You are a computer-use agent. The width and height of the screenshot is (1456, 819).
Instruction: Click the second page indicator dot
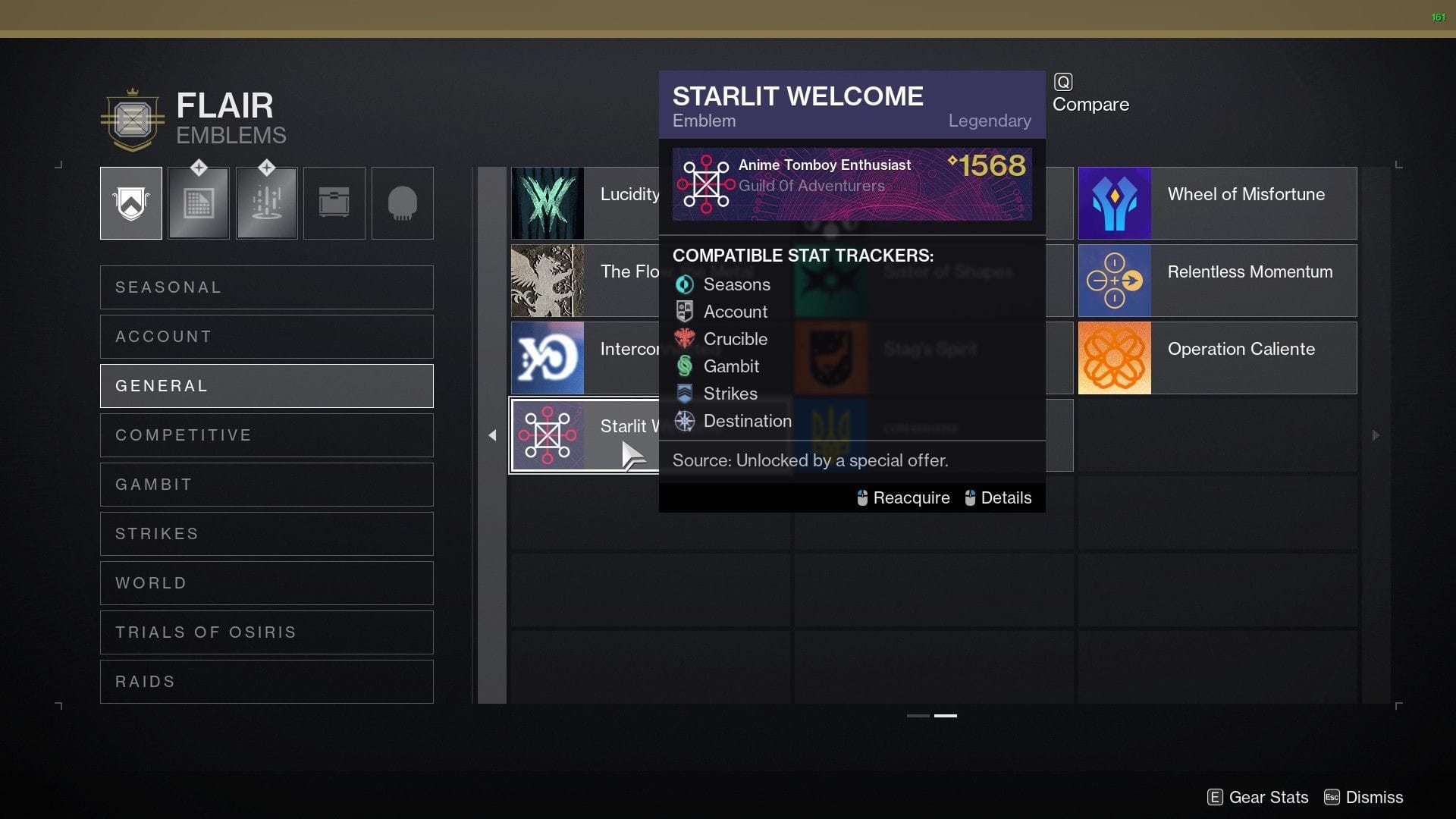[x=944, y=715]
